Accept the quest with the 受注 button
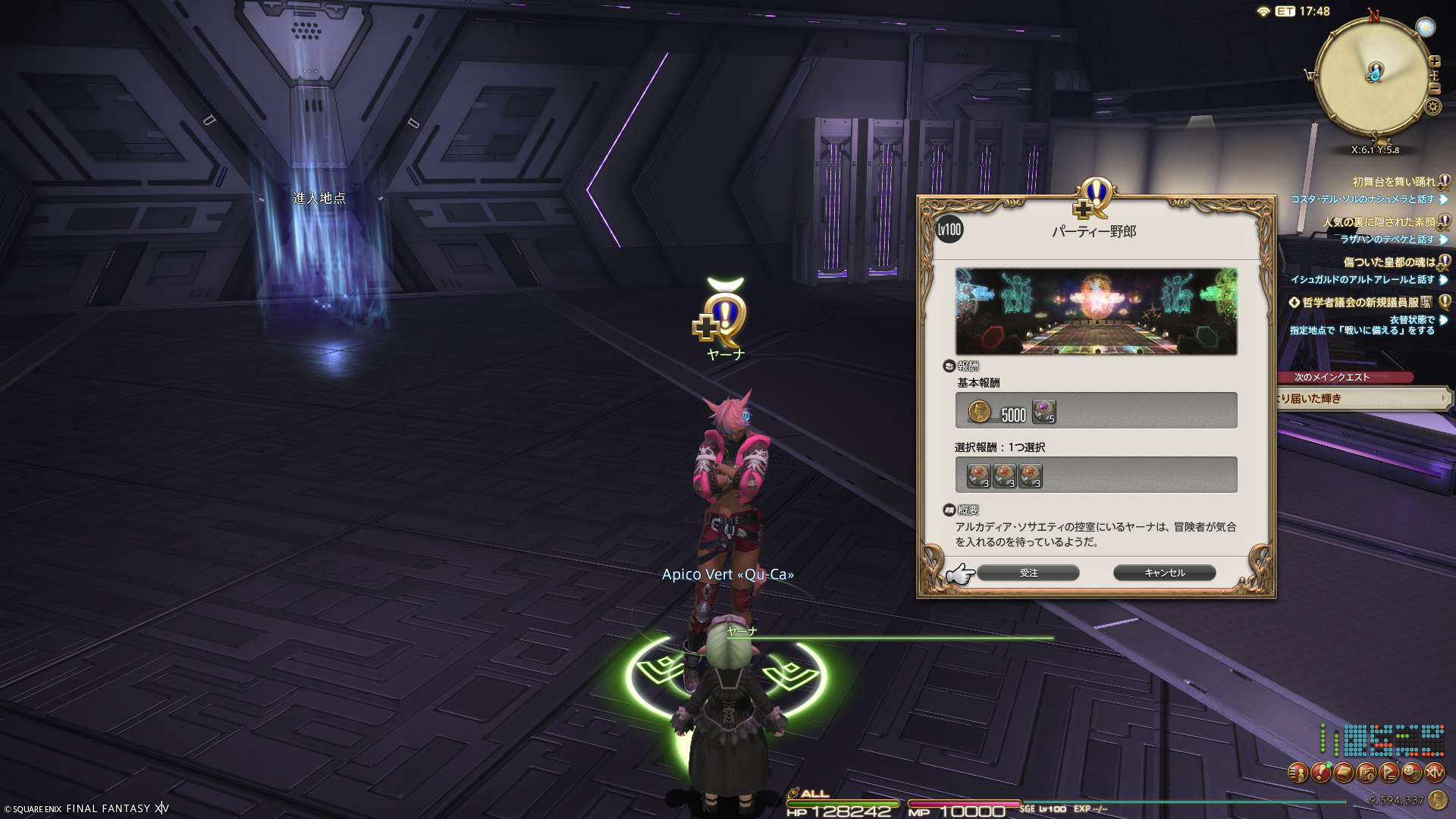 [1028, 573]
